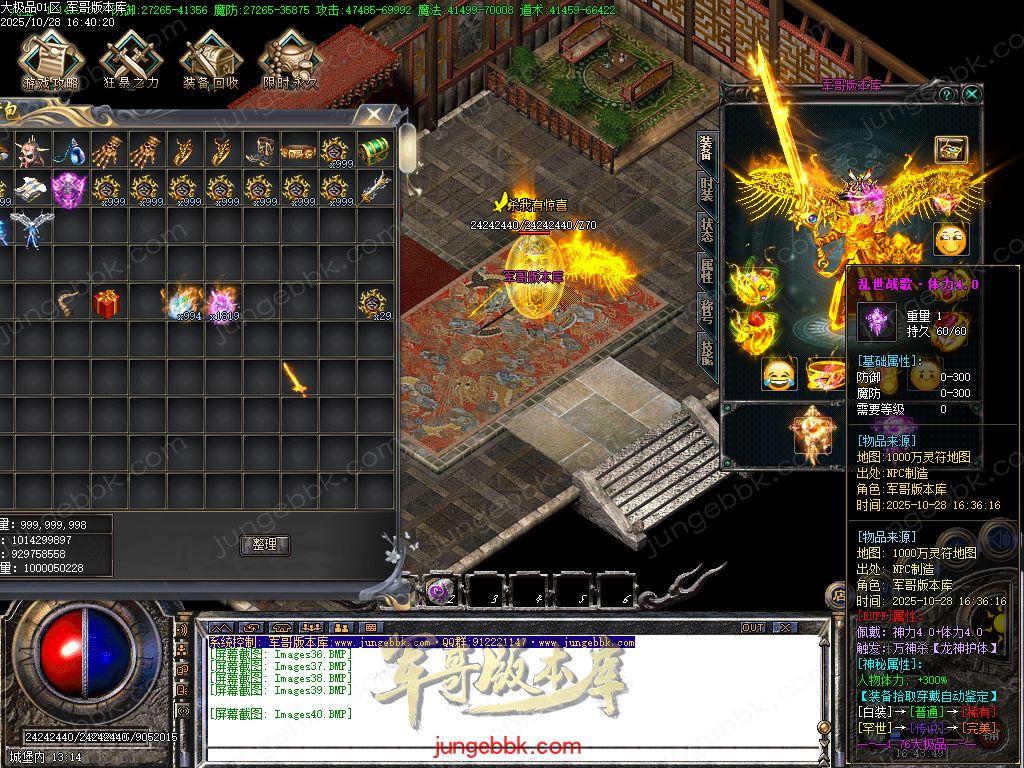Click the OUT button on the chat box
This screenshot has height=768, width=1024.
point(753,627)
